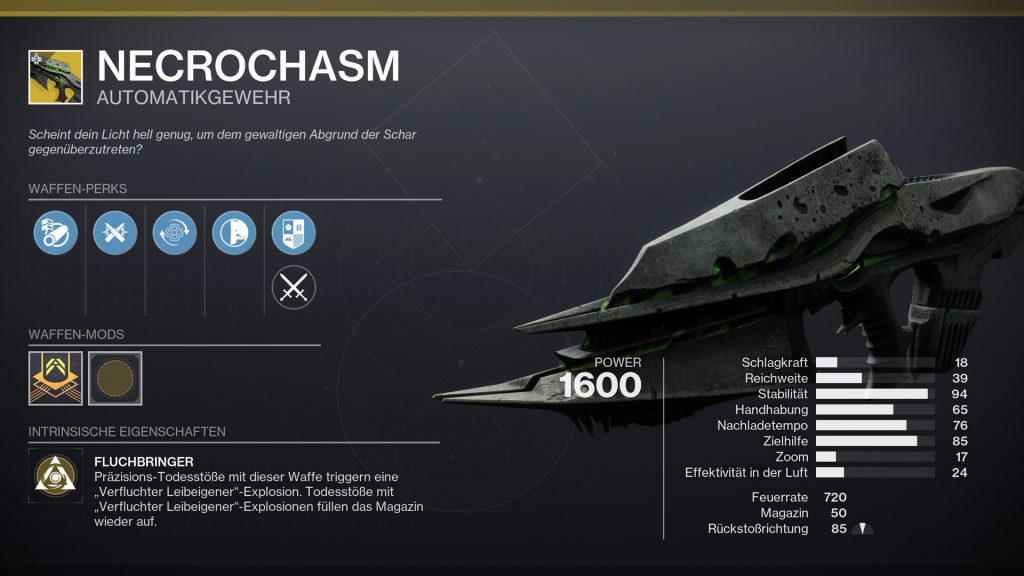1024x576 pixels.
Task: Select the crossed swords perk icon
Action: [x=293, y=289]
